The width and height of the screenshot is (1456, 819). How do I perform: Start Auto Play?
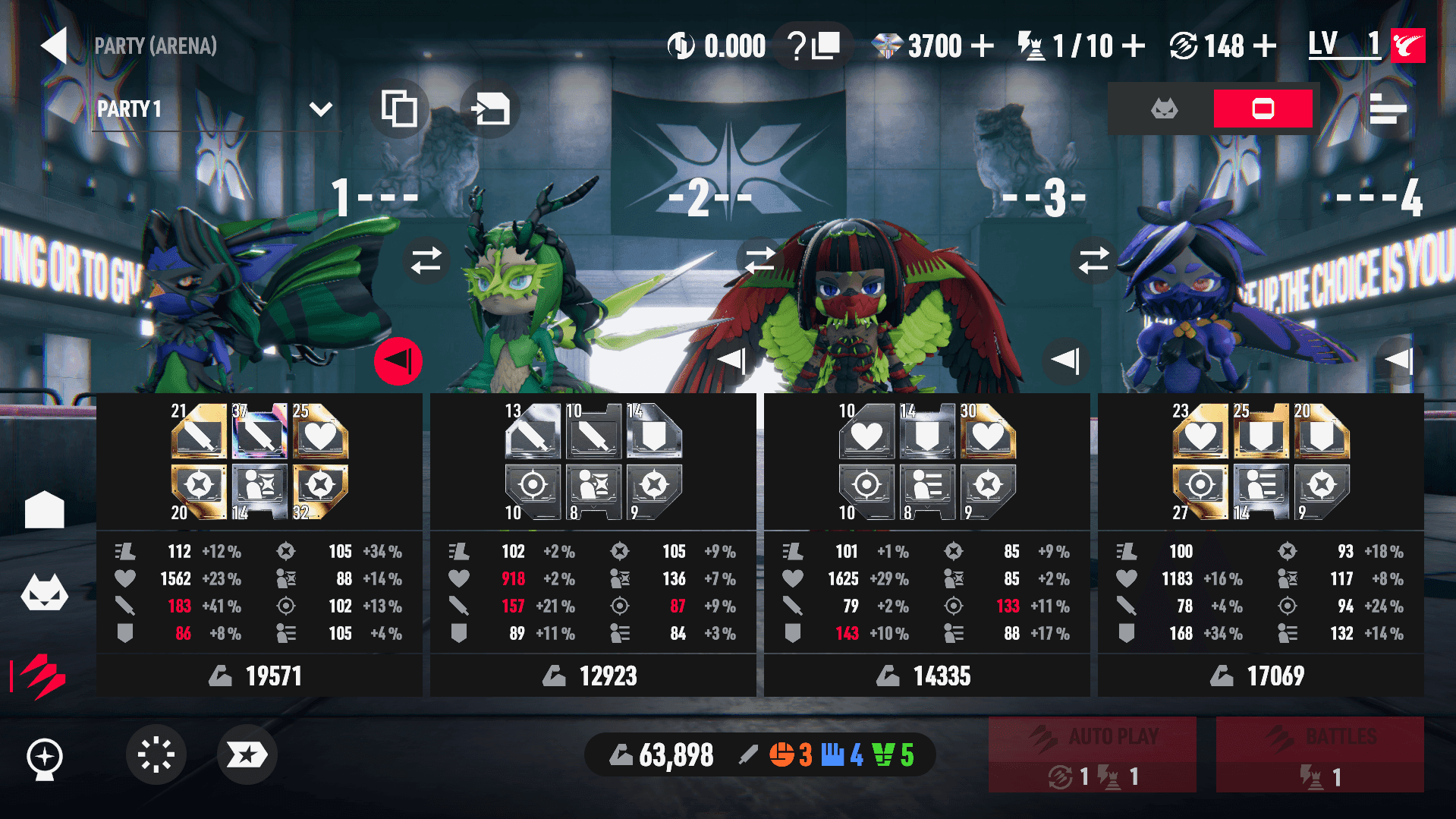coord(1092,754)
